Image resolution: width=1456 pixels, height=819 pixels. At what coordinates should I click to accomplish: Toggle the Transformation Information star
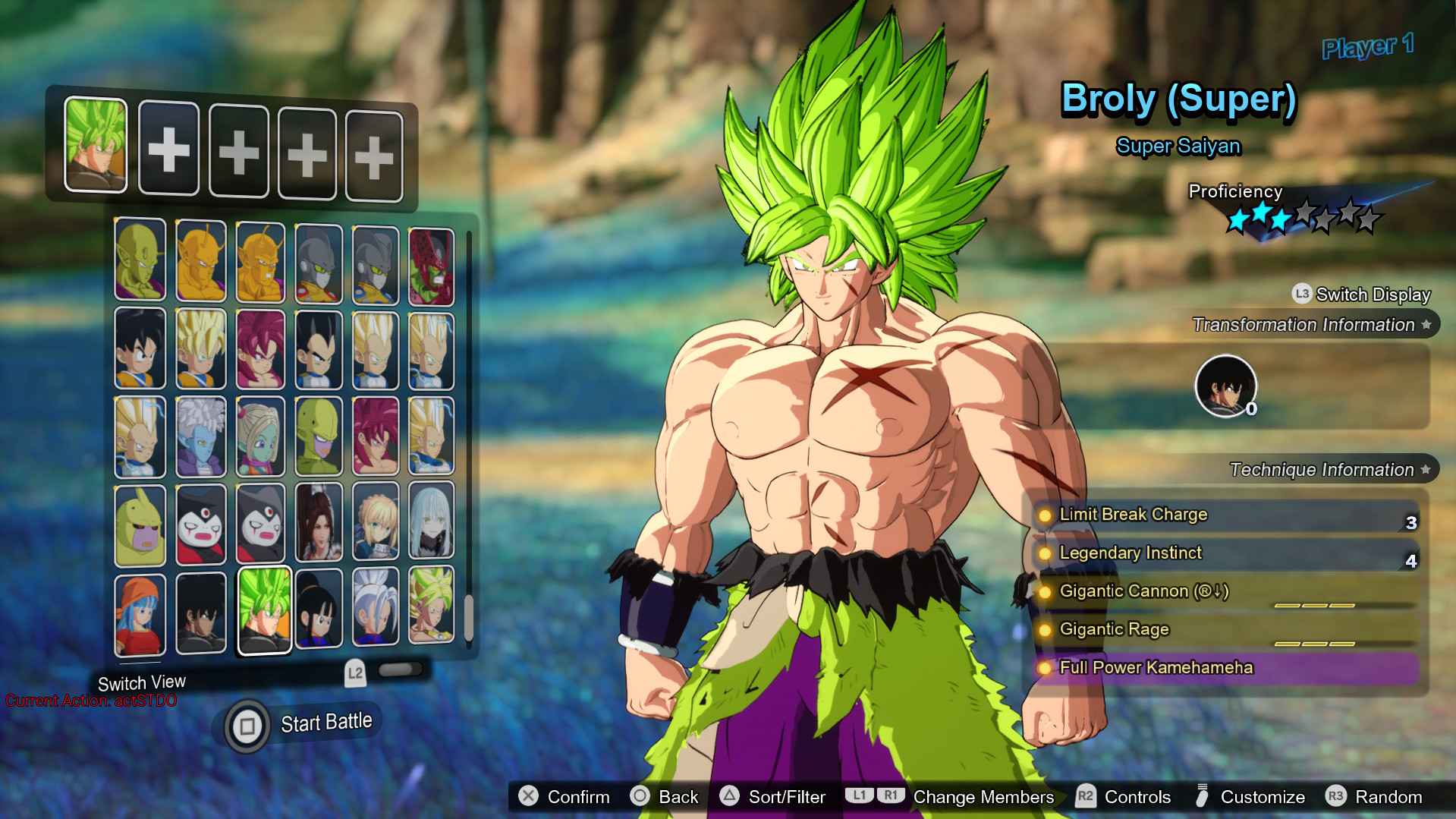point(1427,324)
